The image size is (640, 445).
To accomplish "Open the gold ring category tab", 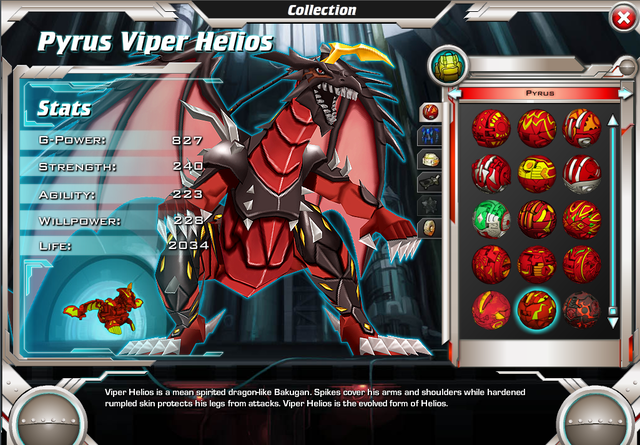I will [429, 227].
